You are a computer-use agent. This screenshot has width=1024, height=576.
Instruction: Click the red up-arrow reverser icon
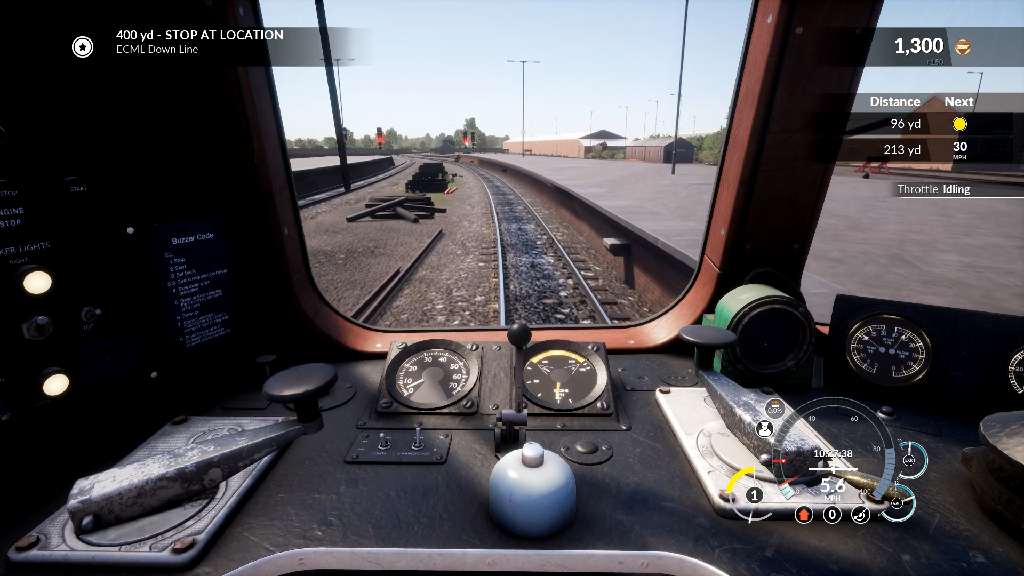[x=803, y=515]
